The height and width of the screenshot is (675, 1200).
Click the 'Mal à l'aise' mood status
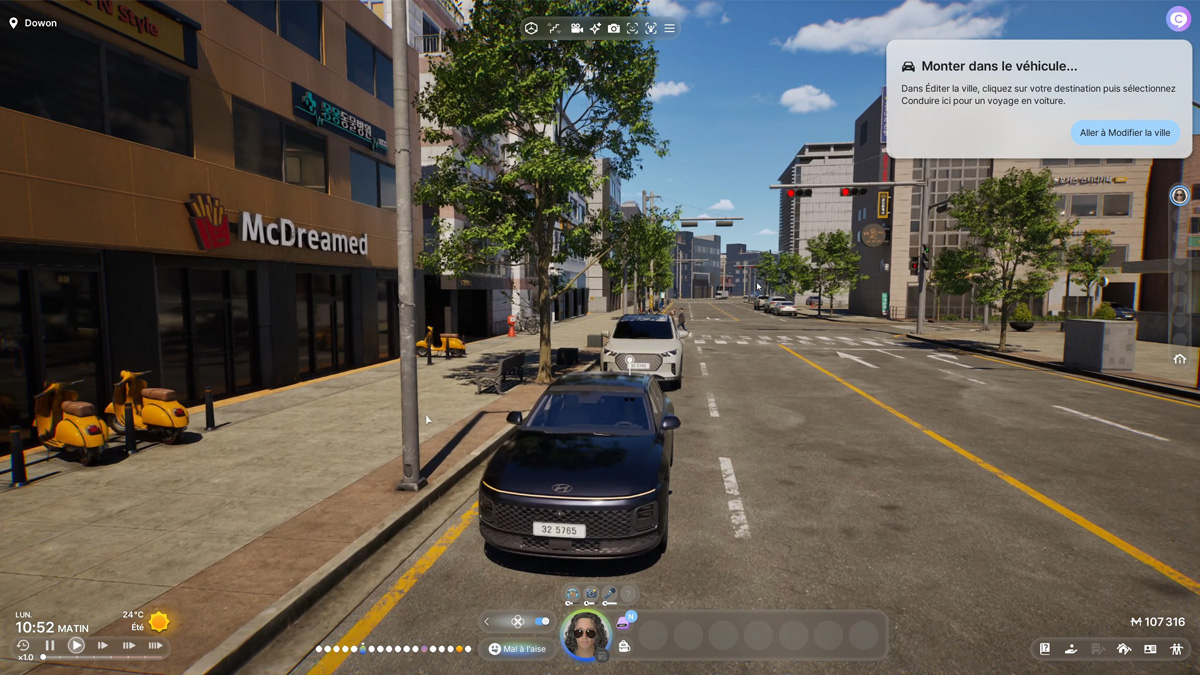coord(518,649)
